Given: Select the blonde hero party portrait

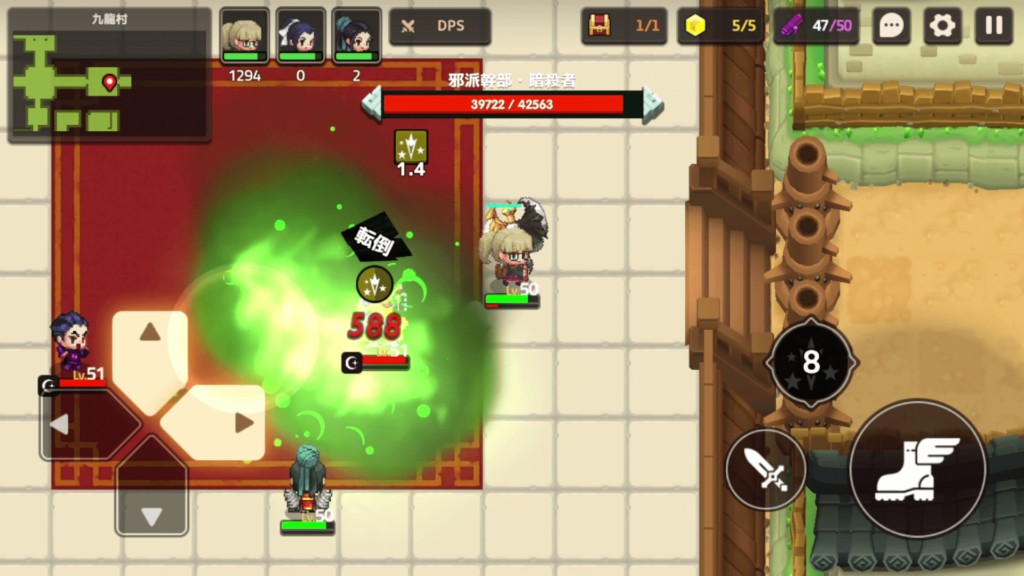Looking at the screenshot, I should click(244, 38).
